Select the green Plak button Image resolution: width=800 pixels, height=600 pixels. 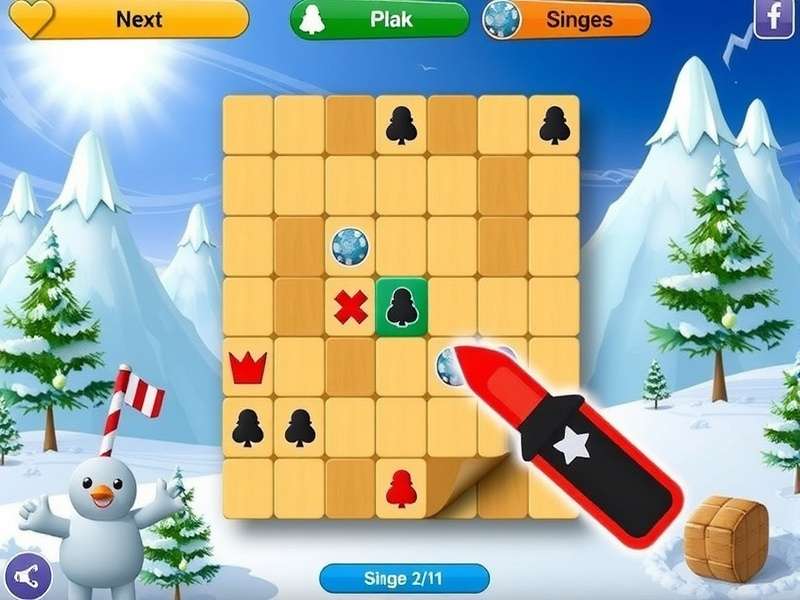pos(380,19)
